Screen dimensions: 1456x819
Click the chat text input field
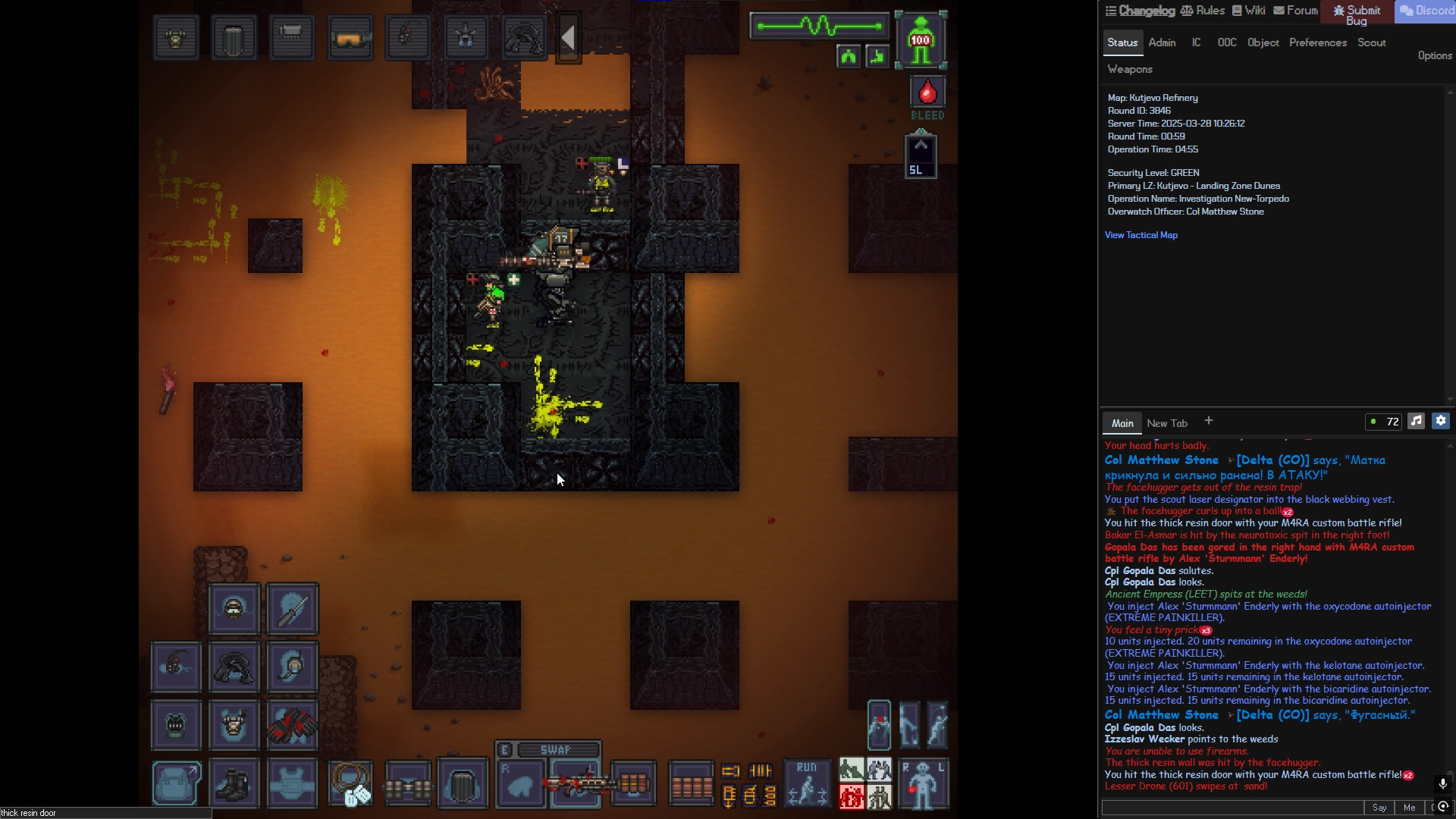tap(1232, 808)
